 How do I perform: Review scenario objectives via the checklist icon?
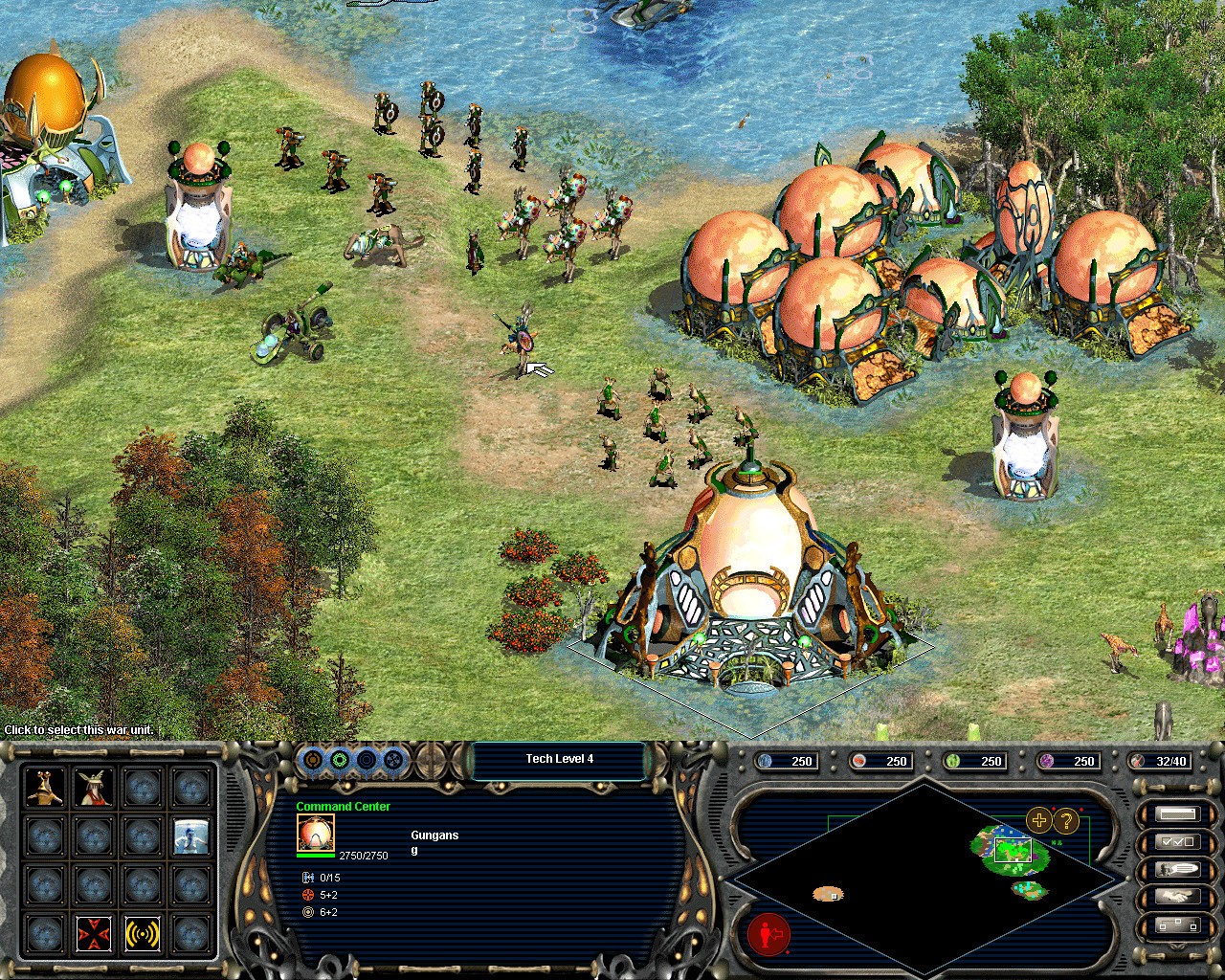tap(1177, 842)
